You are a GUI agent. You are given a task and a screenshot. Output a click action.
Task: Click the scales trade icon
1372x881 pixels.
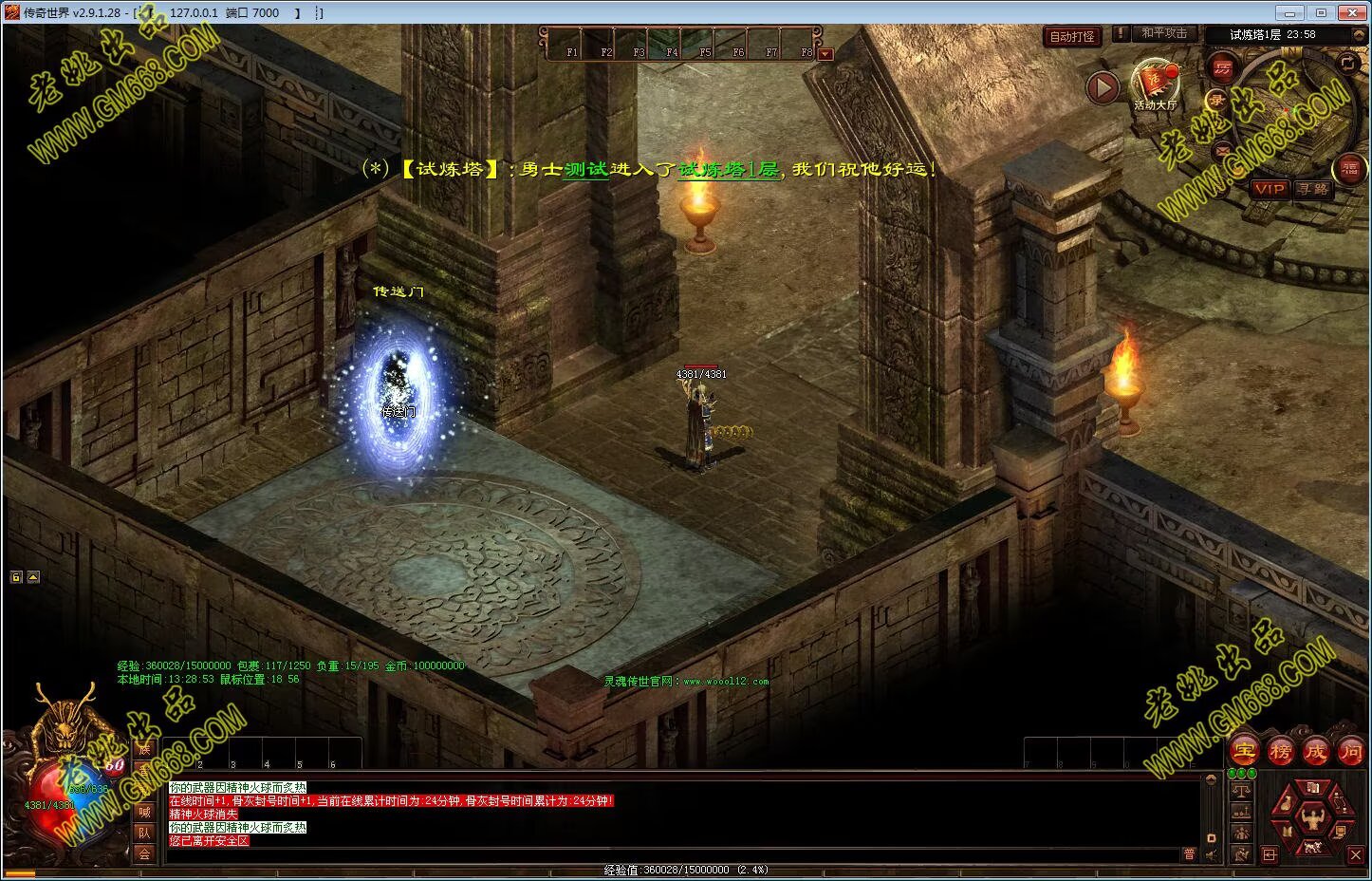(x=1241, y=792)
